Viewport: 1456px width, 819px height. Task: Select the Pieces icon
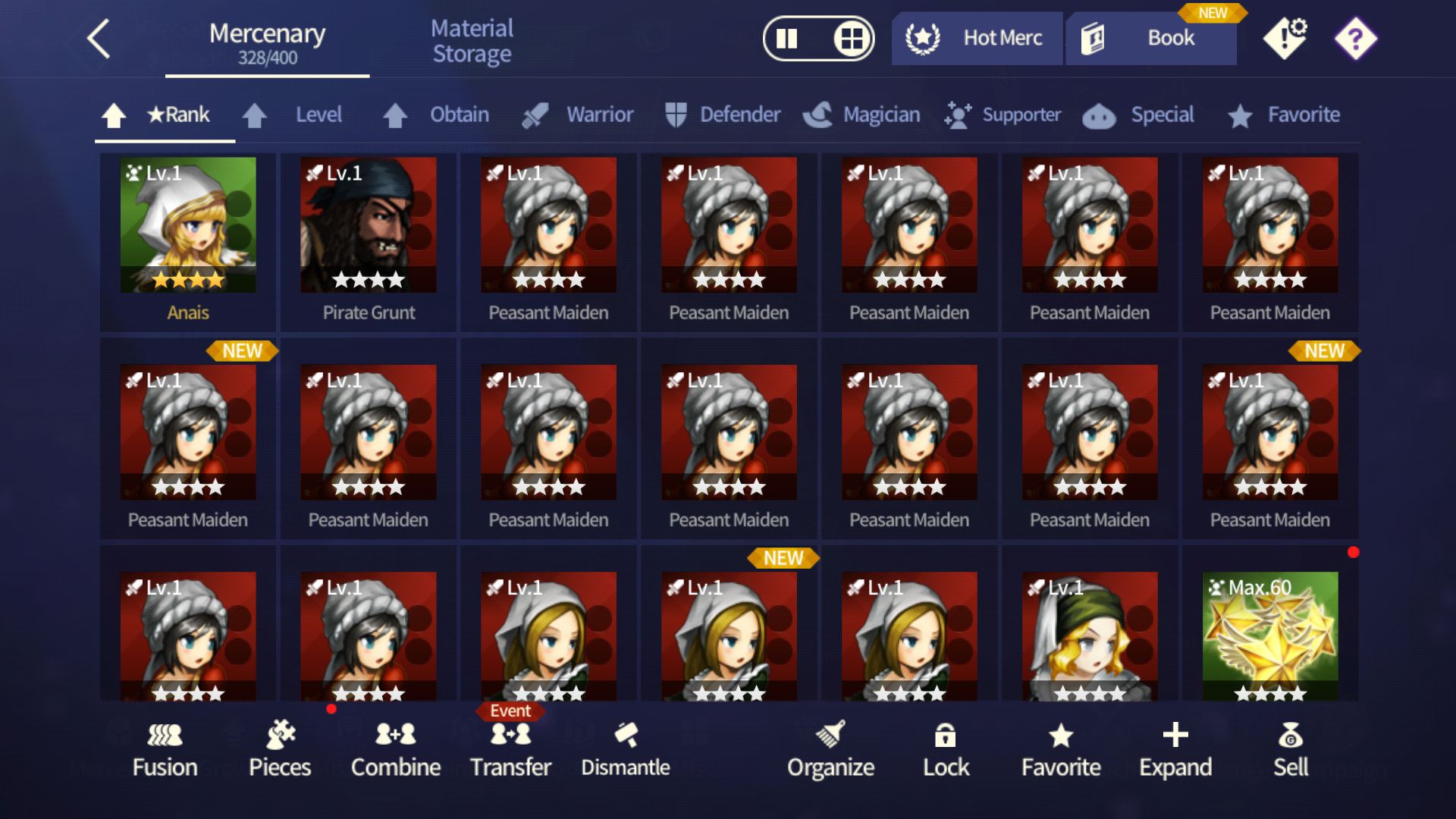pos(281,751)
